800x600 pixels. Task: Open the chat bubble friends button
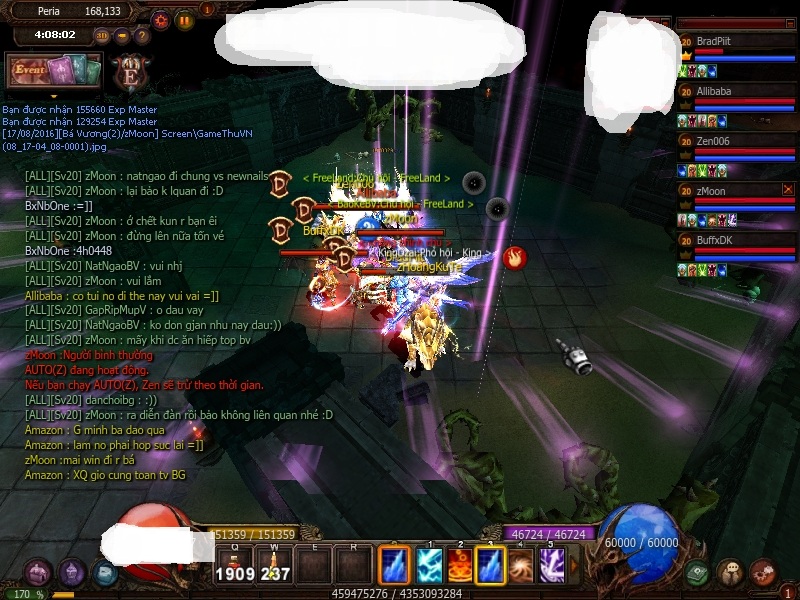coord(730,573)
